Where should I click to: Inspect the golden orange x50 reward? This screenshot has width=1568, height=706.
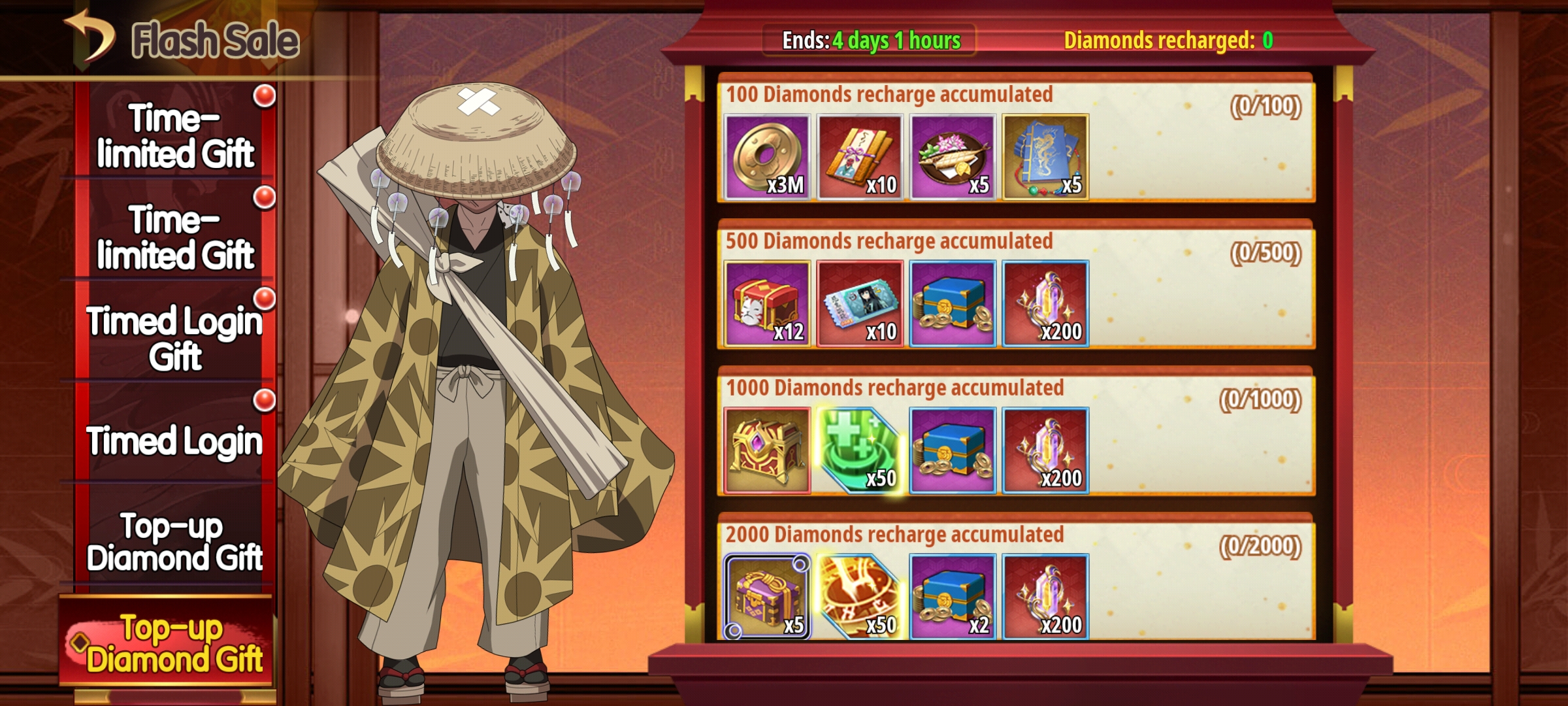pos(860,597)
